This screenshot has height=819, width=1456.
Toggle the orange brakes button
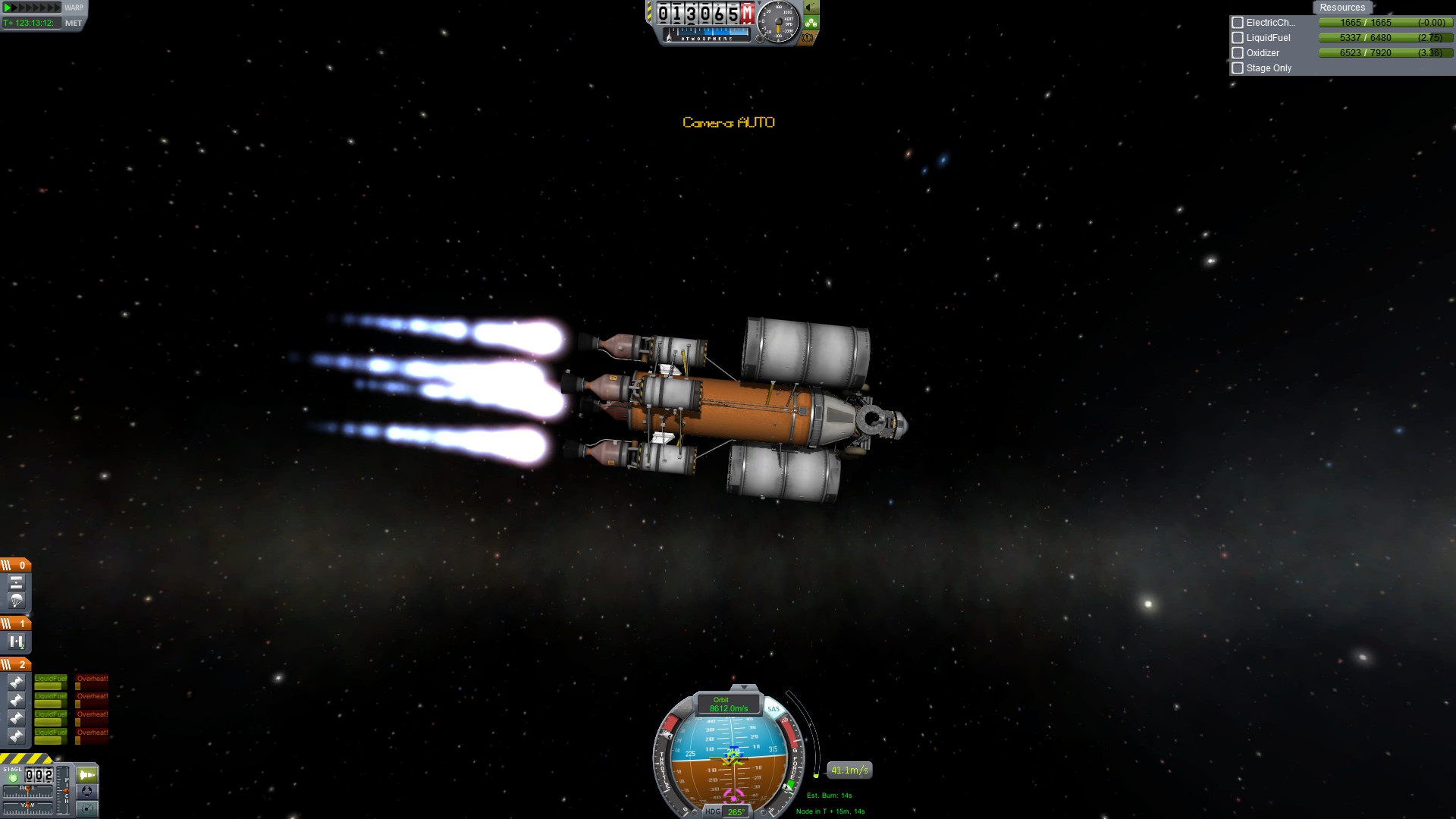(808, 37)
